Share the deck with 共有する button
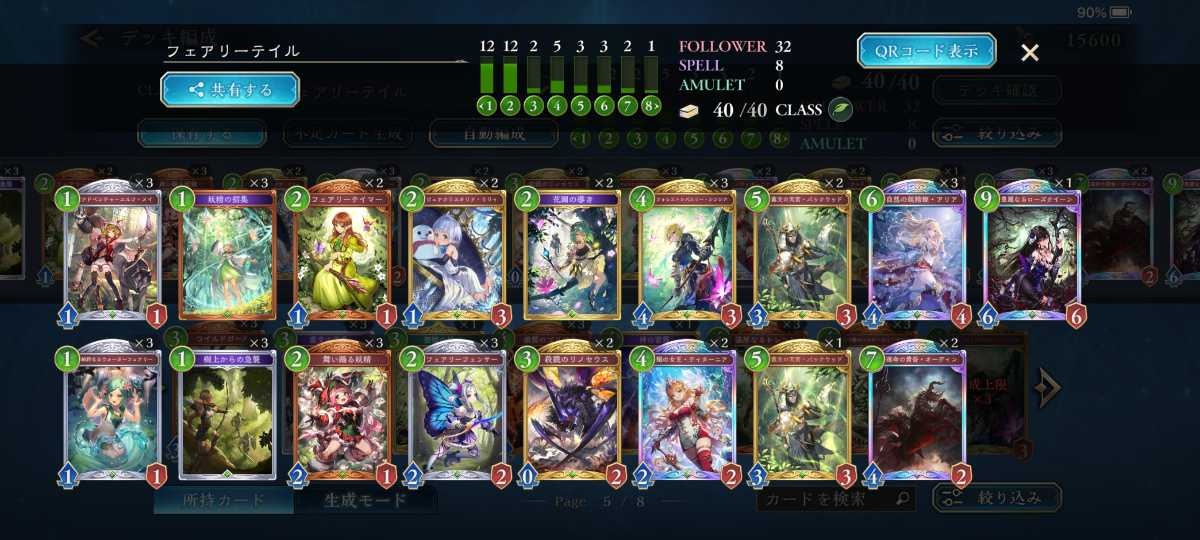1200x540 pixels. pyautogui.click(x=230, y=89)
